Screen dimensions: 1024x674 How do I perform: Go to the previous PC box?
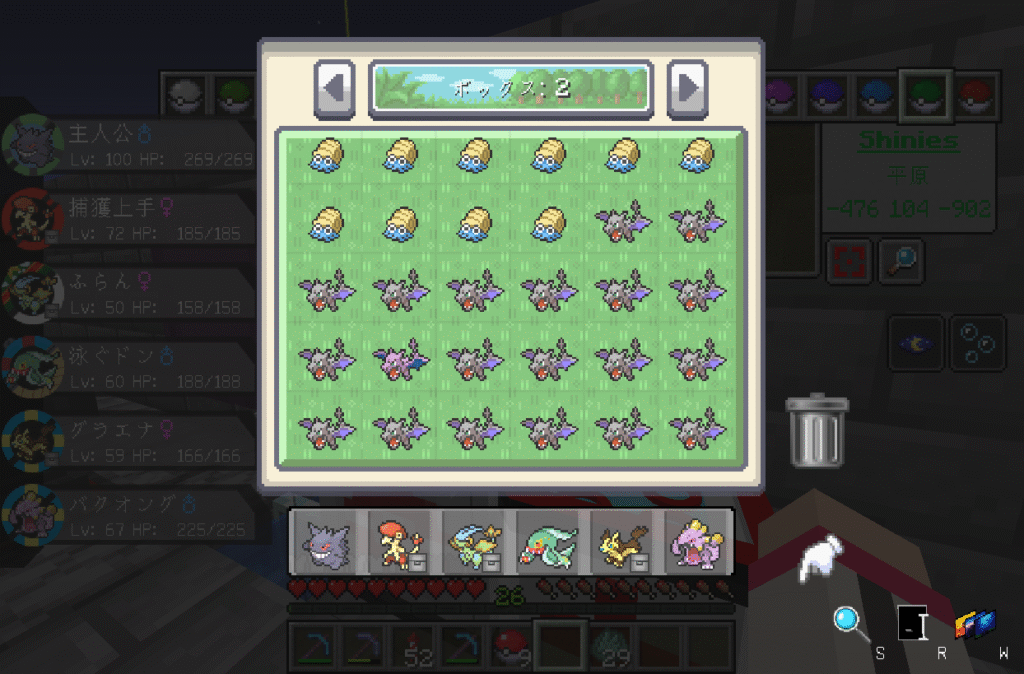[335, 88]
